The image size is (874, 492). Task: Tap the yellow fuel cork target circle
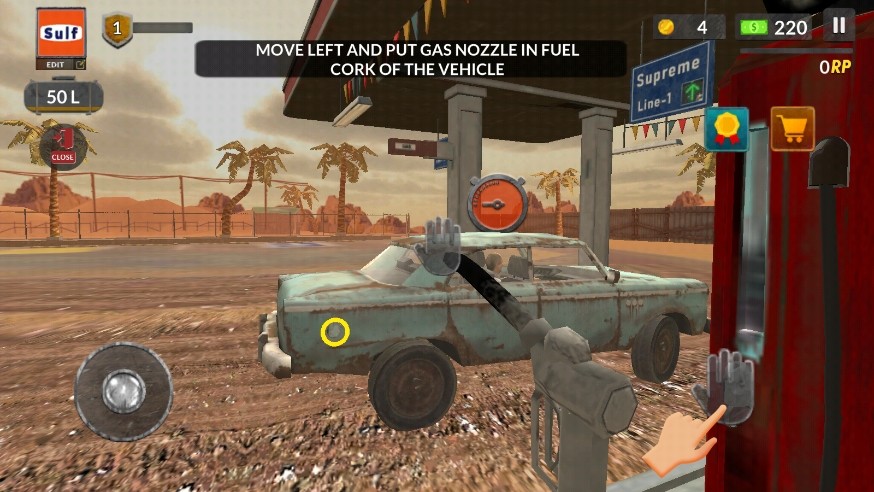pyautogui.click(x=335, y=333)
